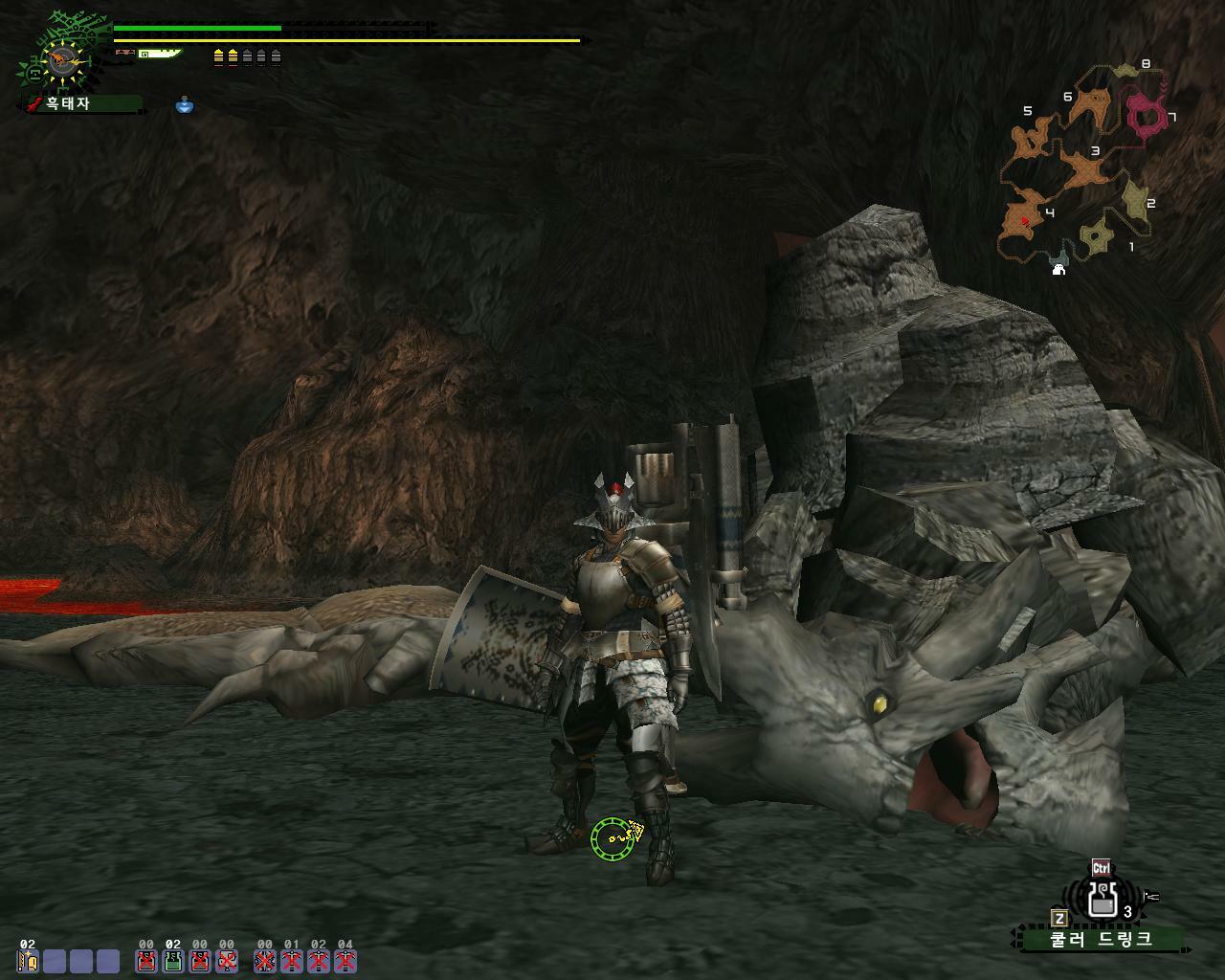Click the hunter name plate 흑태자
1225x980 pixels.
tap(82, 103)
